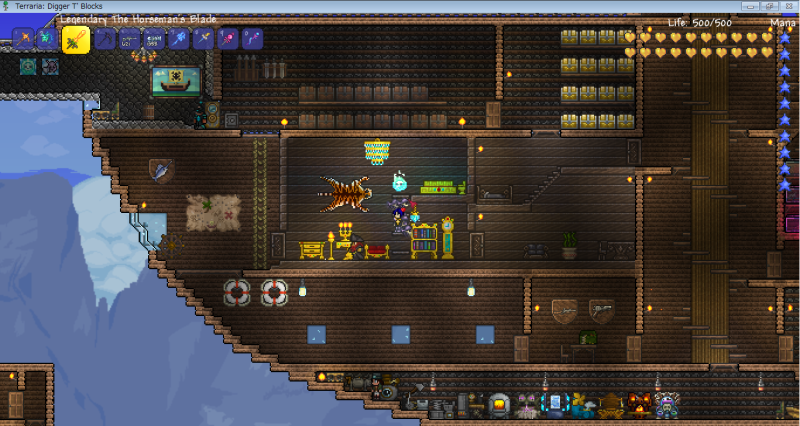The image size is (800, 426).
Task: Click the dark buff icon below the hotbar
Action: (x=50, y=67)
